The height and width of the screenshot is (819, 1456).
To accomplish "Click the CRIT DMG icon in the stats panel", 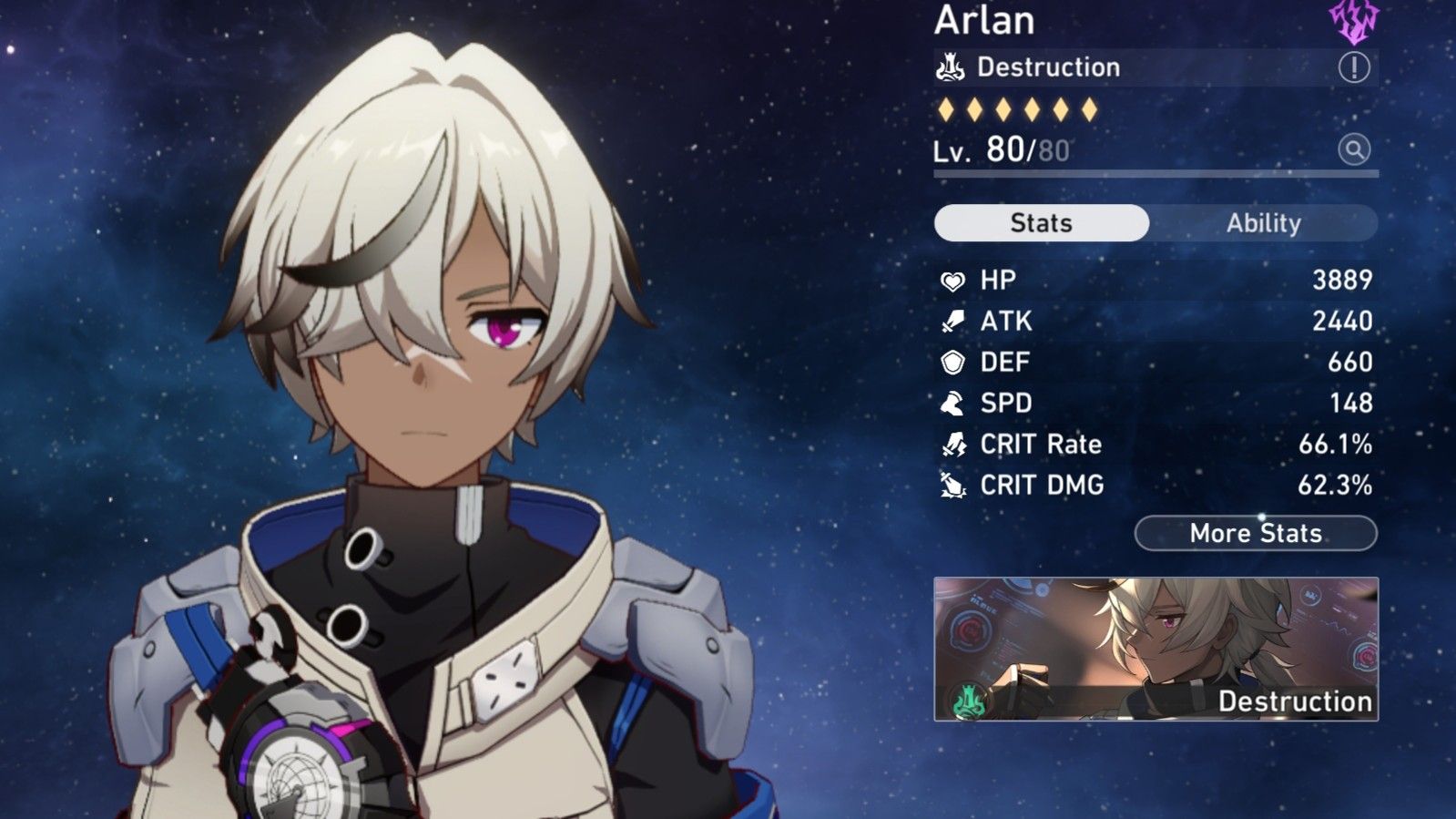I will [x=953, y=485].
